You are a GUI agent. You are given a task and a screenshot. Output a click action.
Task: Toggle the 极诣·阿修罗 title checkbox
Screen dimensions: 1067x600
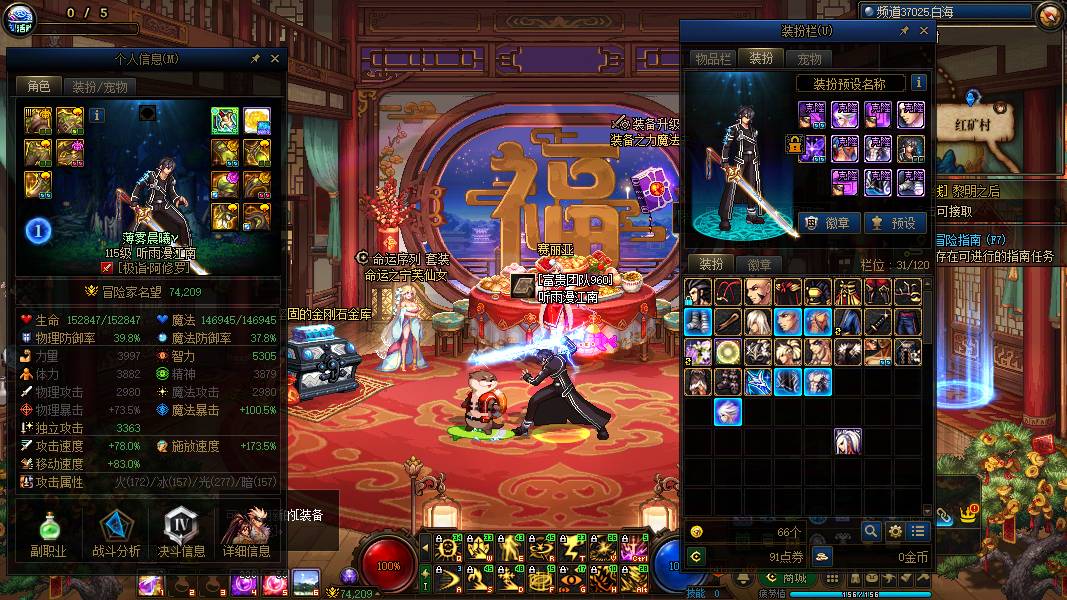pos(108,268)
